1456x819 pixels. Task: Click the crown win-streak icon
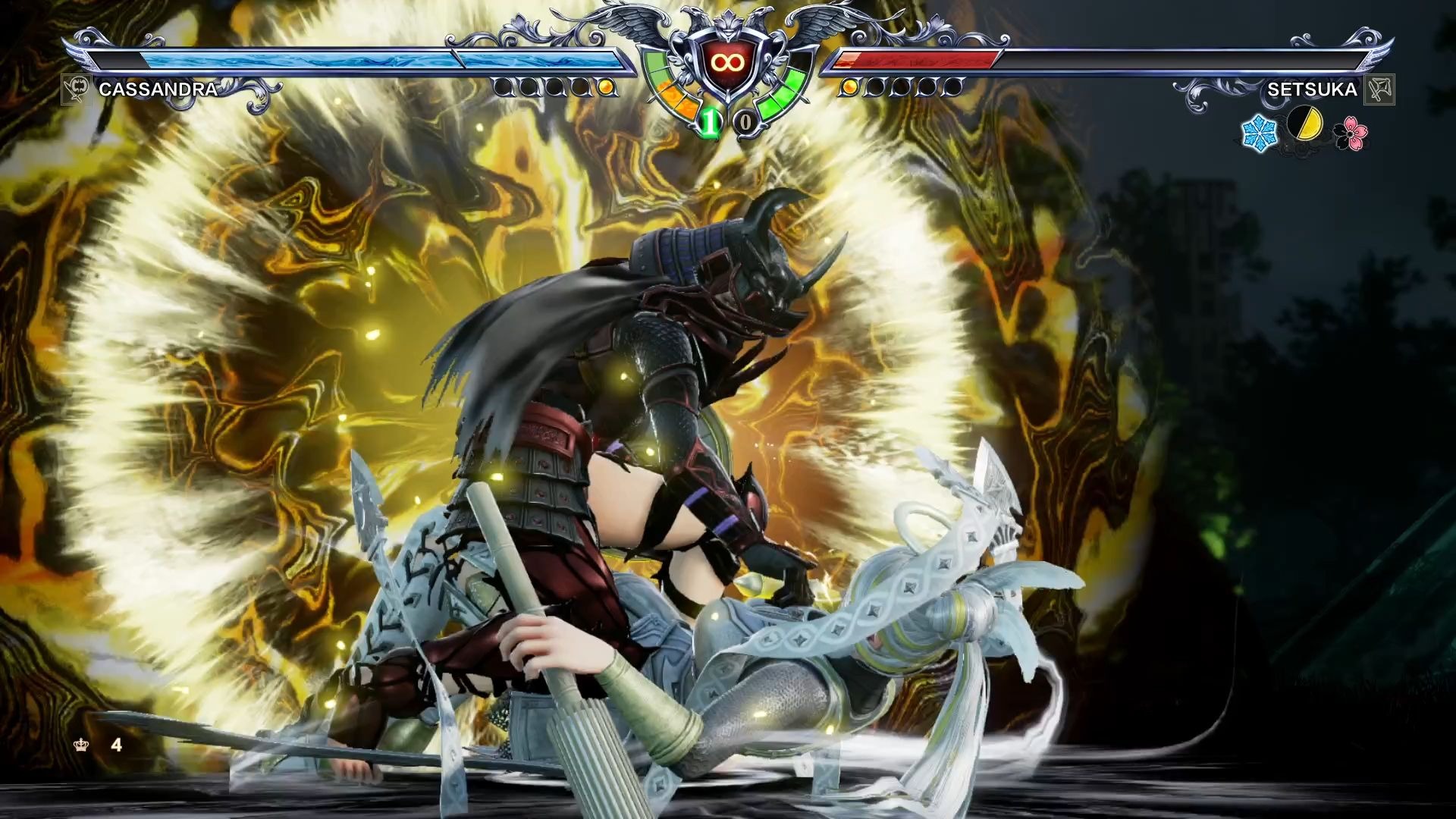(x=81, y=745)
